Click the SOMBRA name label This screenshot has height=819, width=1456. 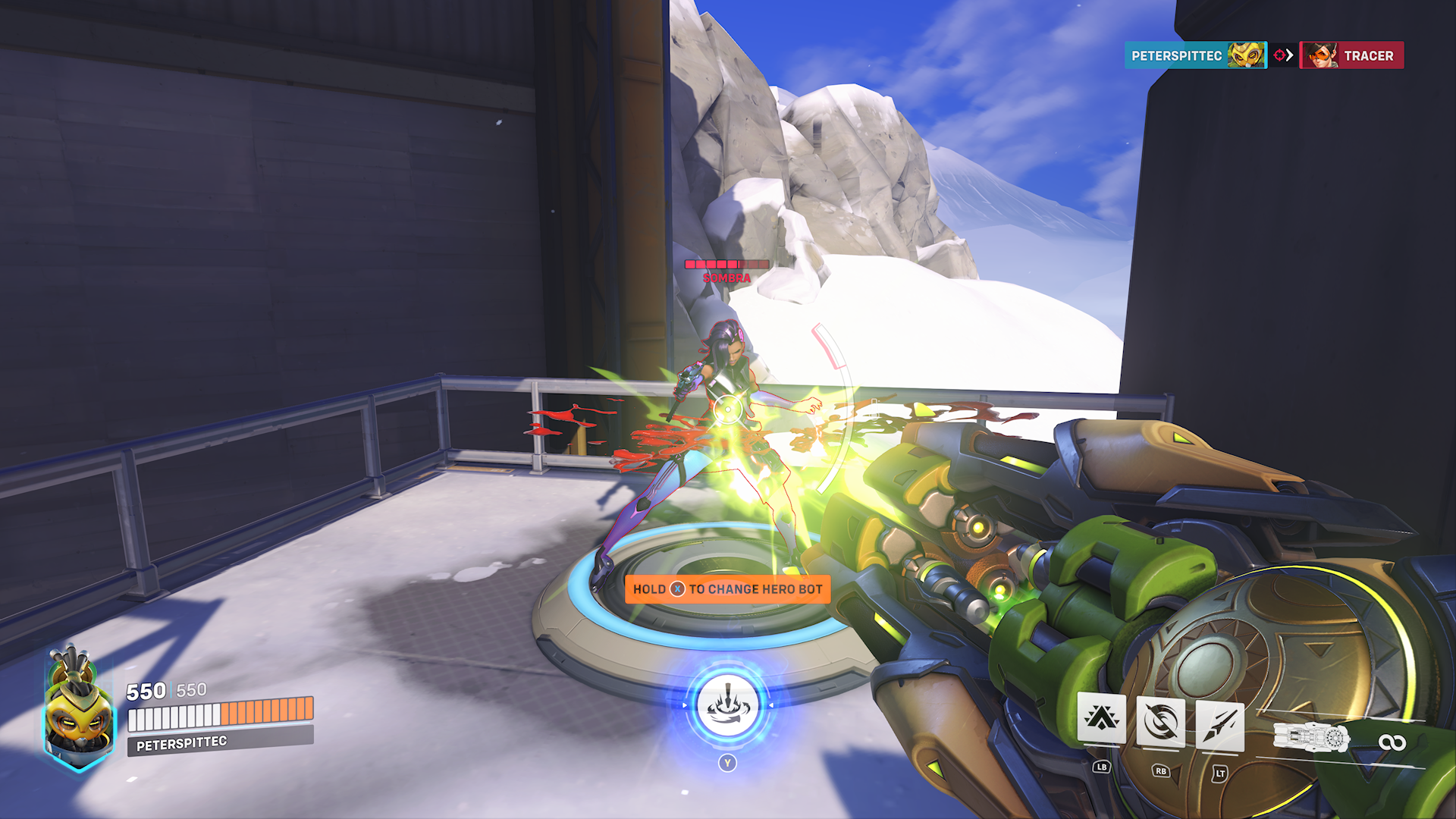[x=726, y=278]
